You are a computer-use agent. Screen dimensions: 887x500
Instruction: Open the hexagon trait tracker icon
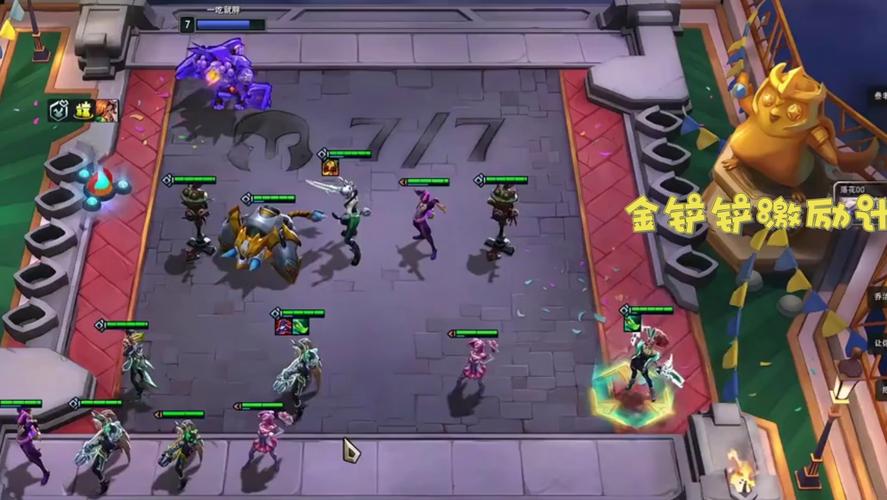58,112
